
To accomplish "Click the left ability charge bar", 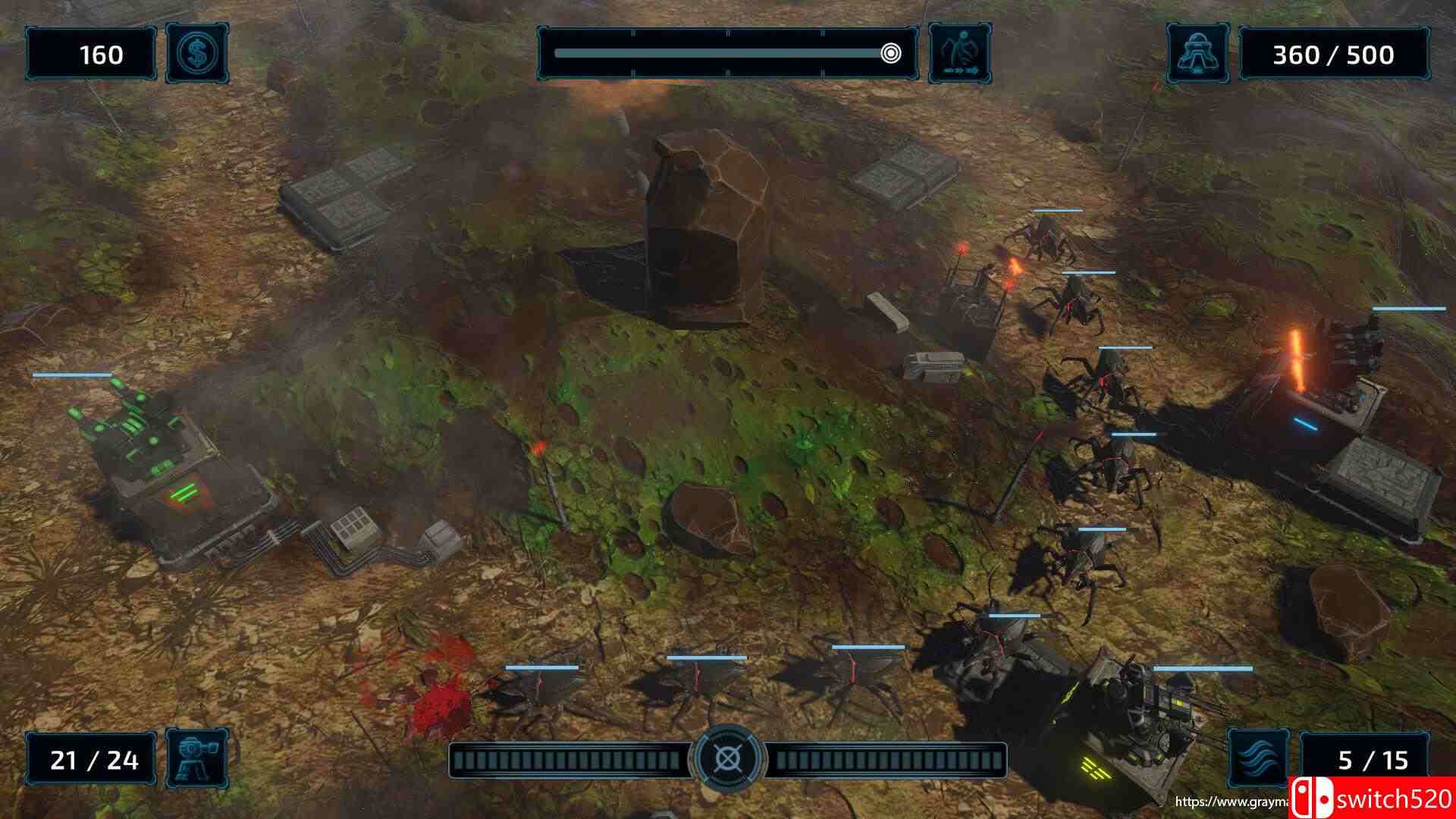I will tap(569, 758).
